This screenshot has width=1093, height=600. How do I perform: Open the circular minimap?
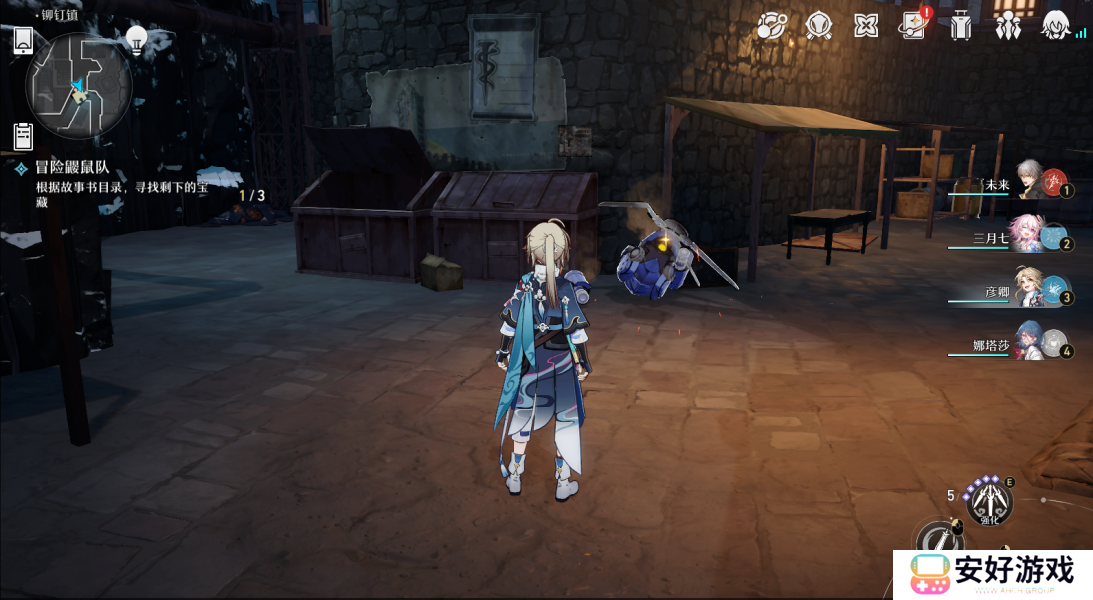click(x=79, y=85)
